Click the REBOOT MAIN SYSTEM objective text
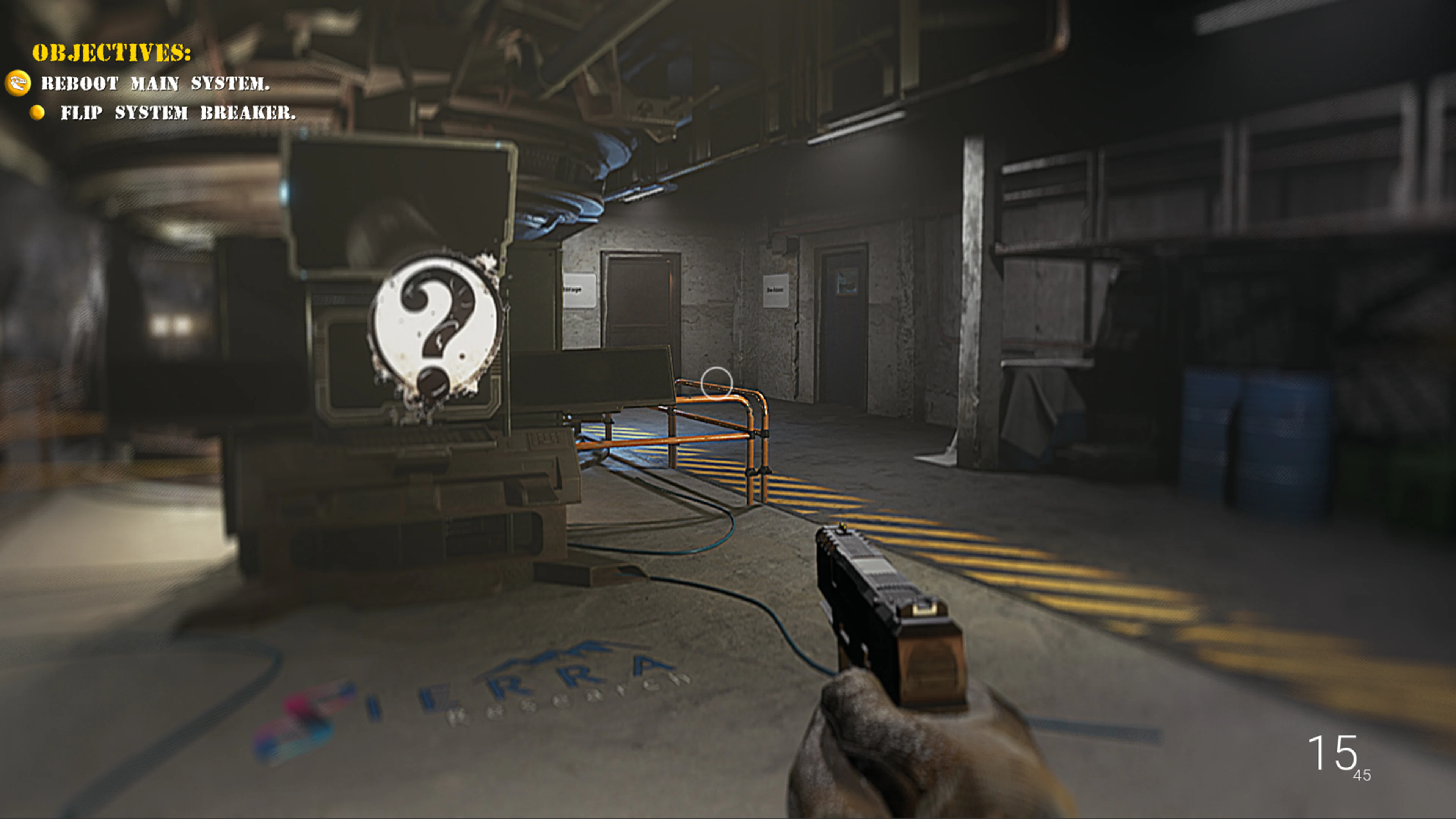 pyautogui.click(x=154, y=83)
